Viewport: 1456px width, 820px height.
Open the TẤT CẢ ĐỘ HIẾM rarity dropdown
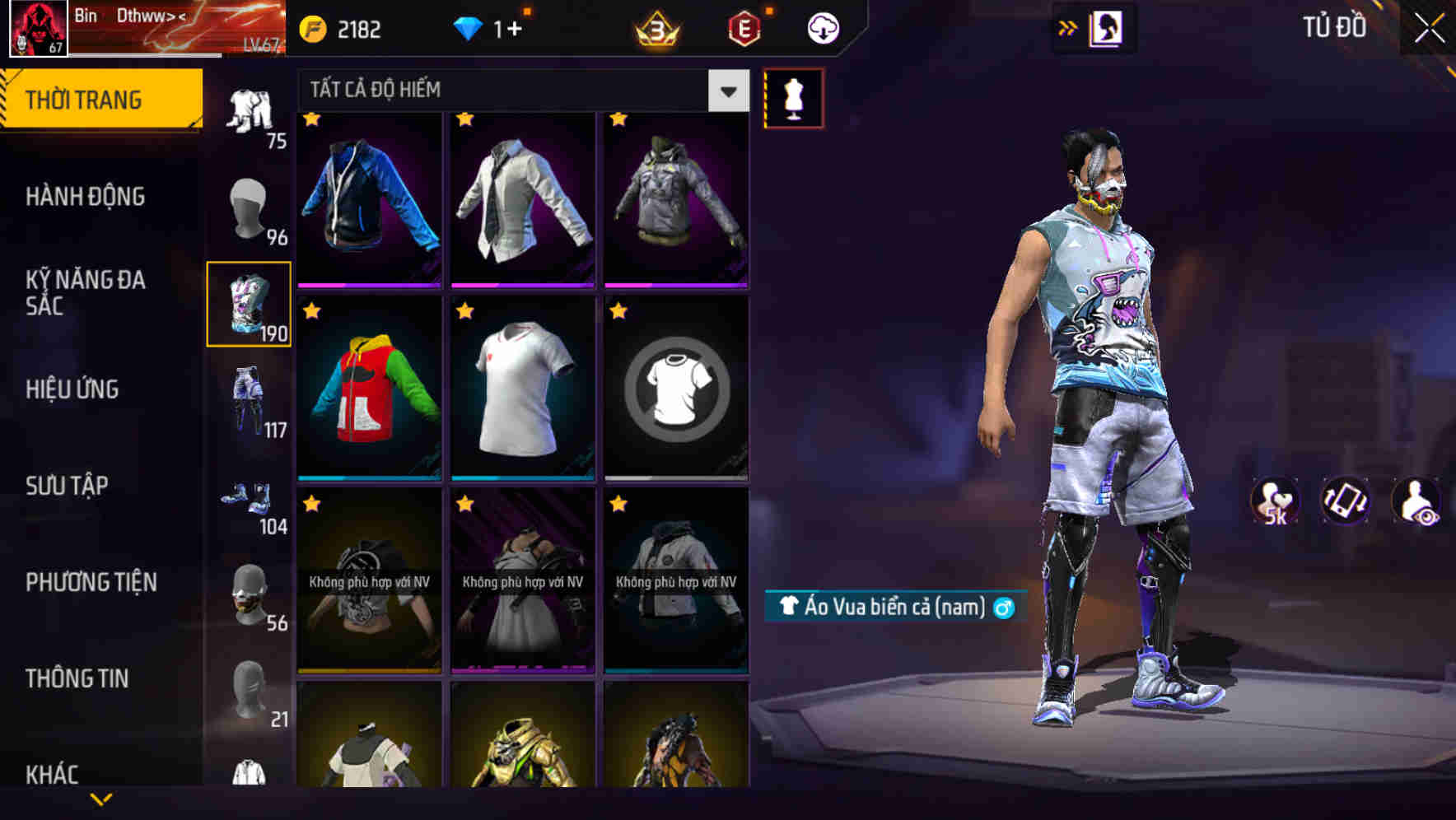[519, 90]
